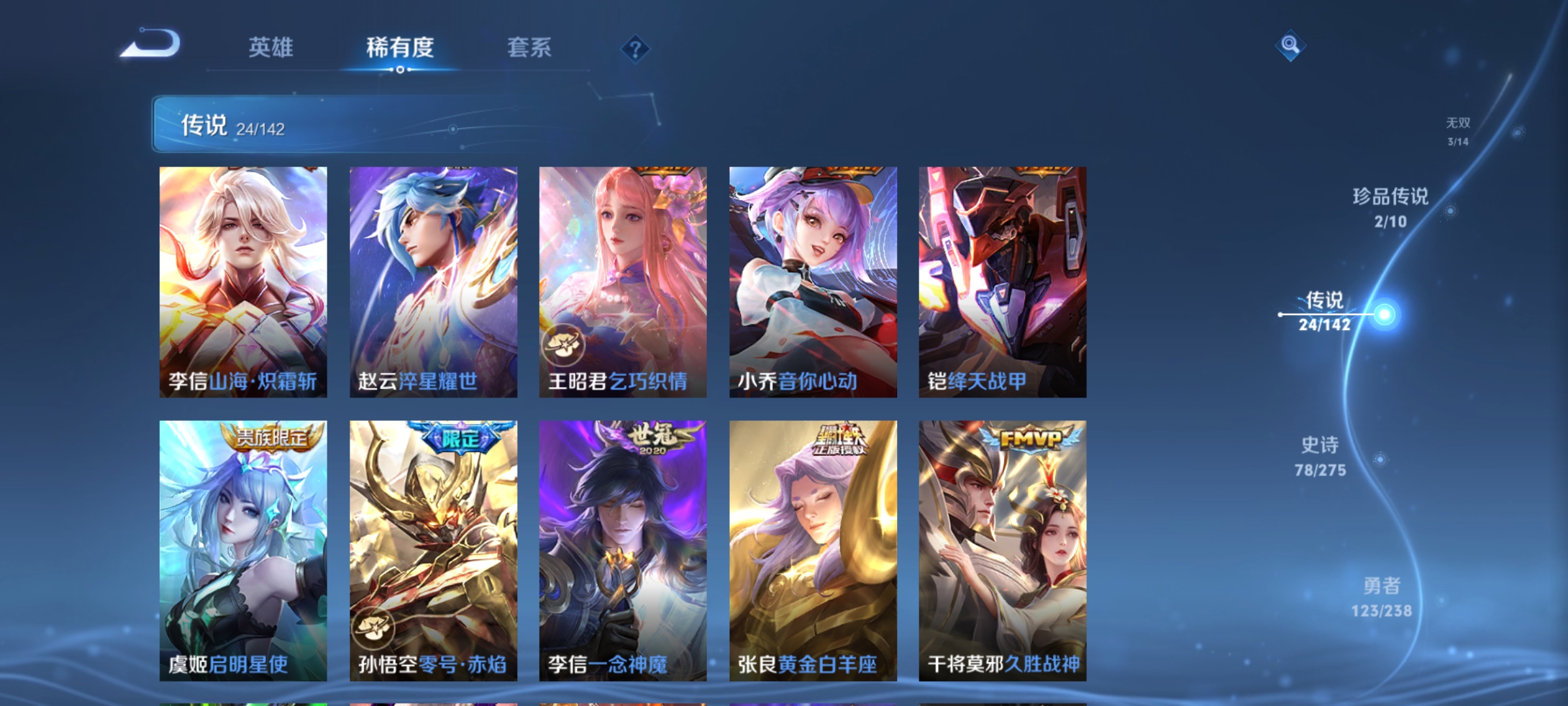Open the help question mark icon
The image size is (1568, 706).
coord(635,49)
